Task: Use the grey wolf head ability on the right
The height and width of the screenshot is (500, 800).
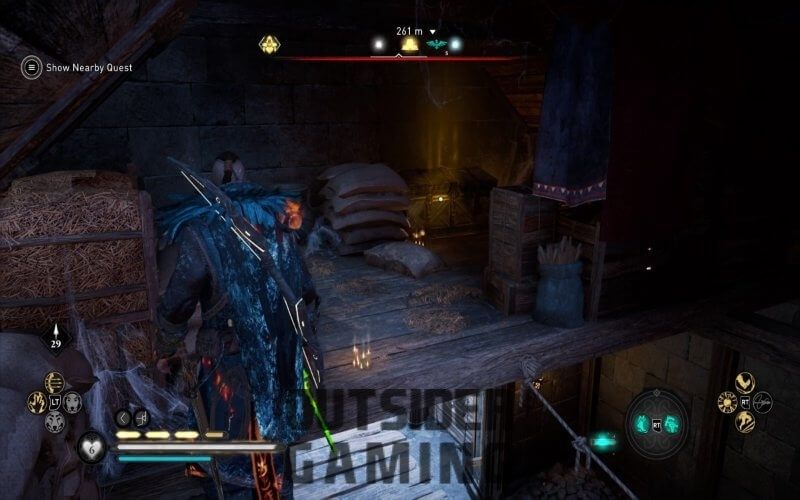Action: (72, 402)
